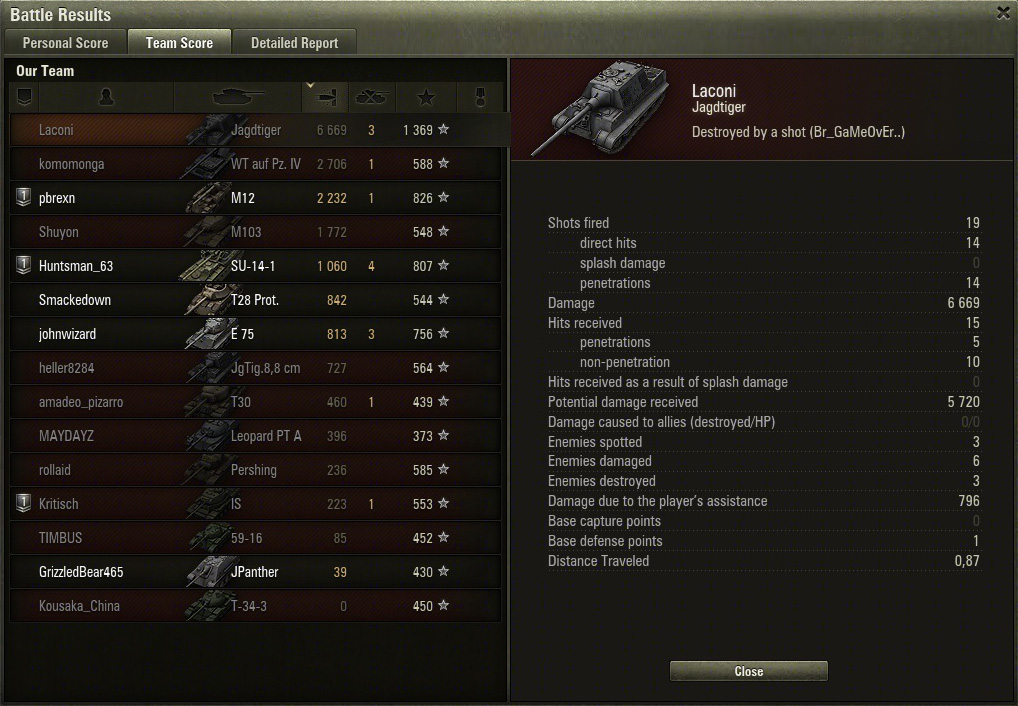
Task: Sort team list by player name column
Action: tap(106, 97)
